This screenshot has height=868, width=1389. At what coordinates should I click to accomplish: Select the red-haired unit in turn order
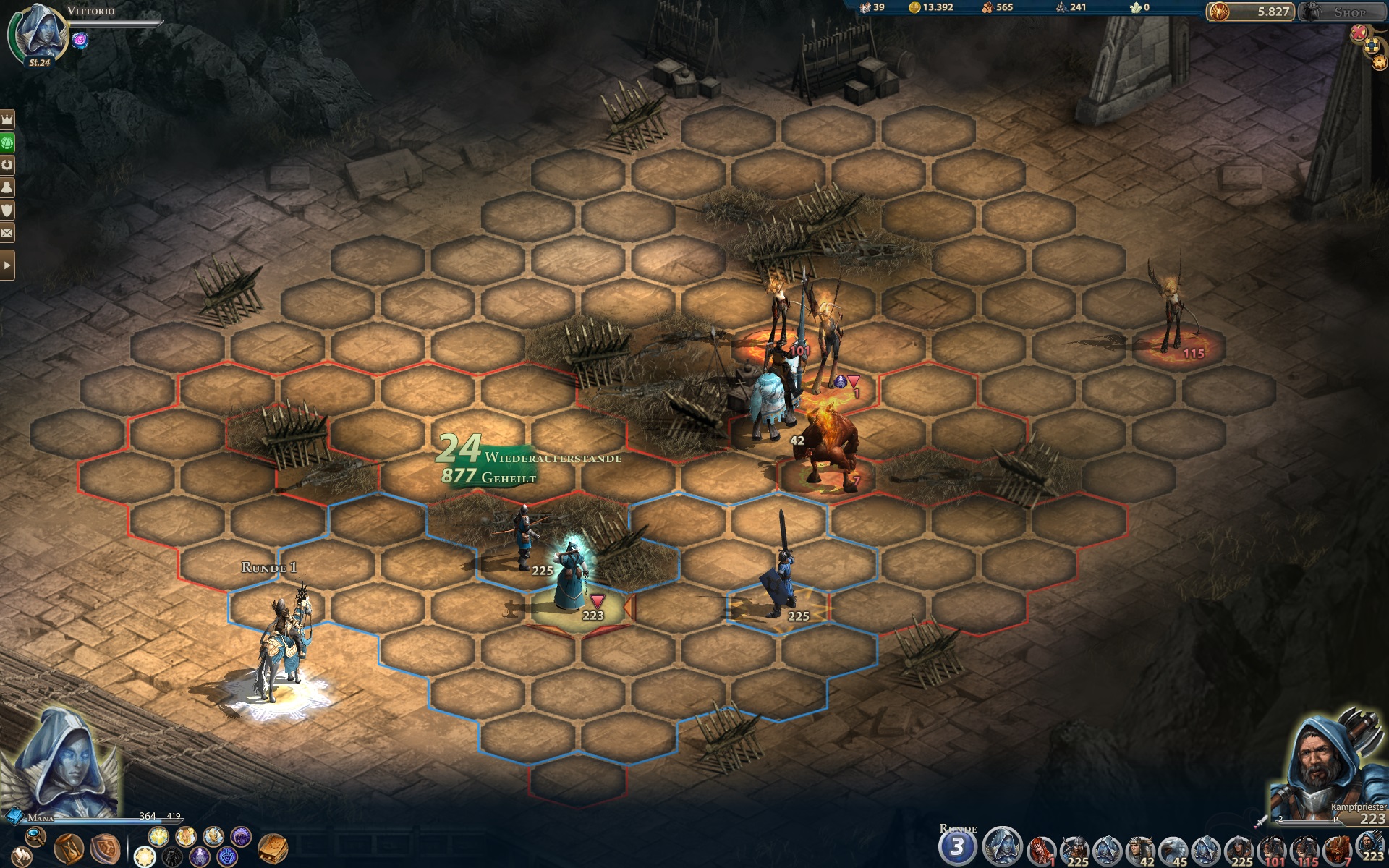(1040, 851)
